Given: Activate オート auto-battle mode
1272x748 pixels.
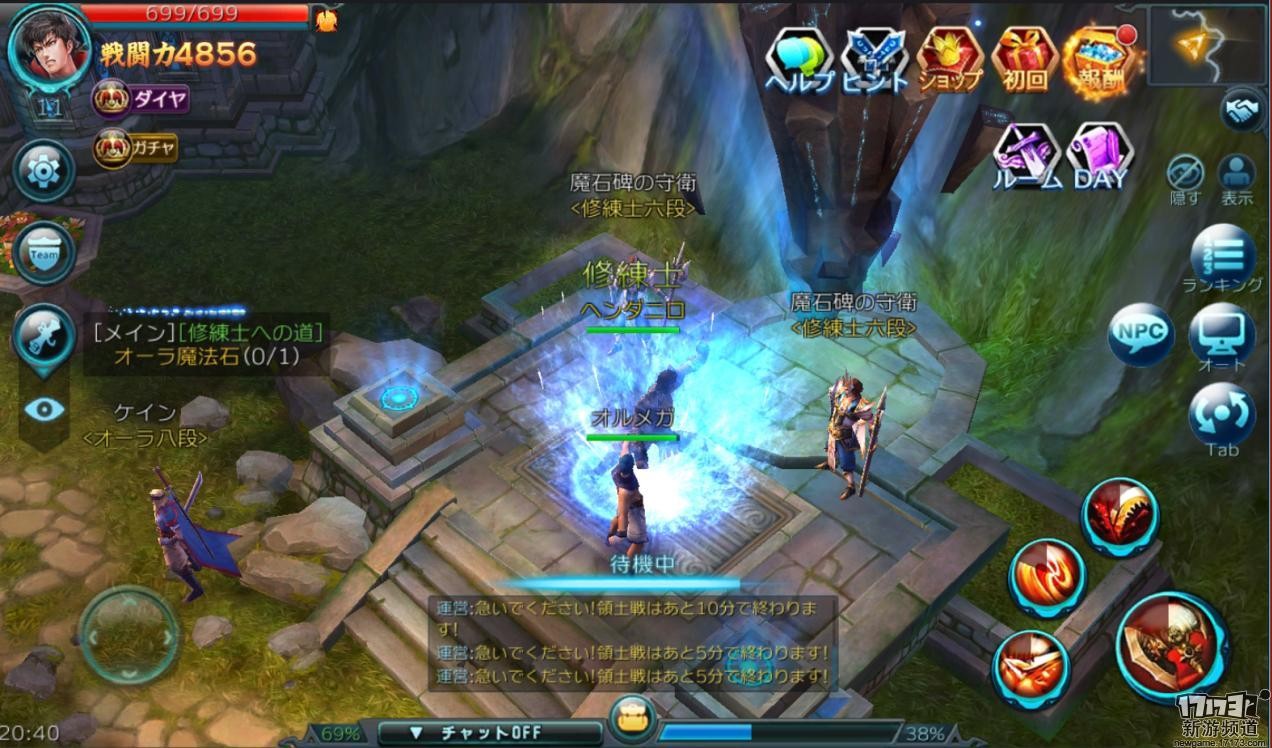Looking at the screenshot, I should click(1222, 337).
